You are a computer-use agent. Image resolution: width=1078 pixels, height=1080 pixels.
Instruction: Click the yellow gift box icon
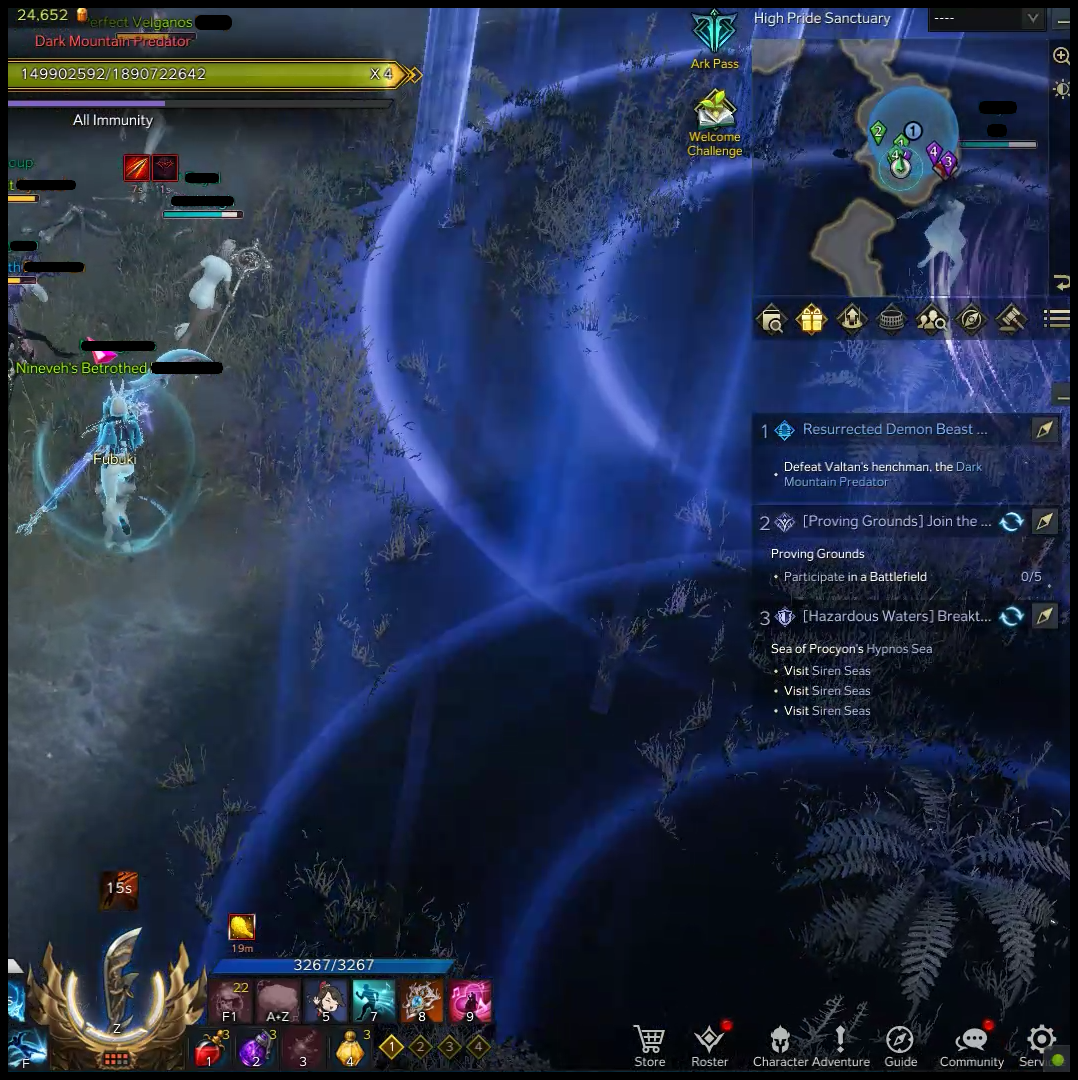(x=811, y=319)
